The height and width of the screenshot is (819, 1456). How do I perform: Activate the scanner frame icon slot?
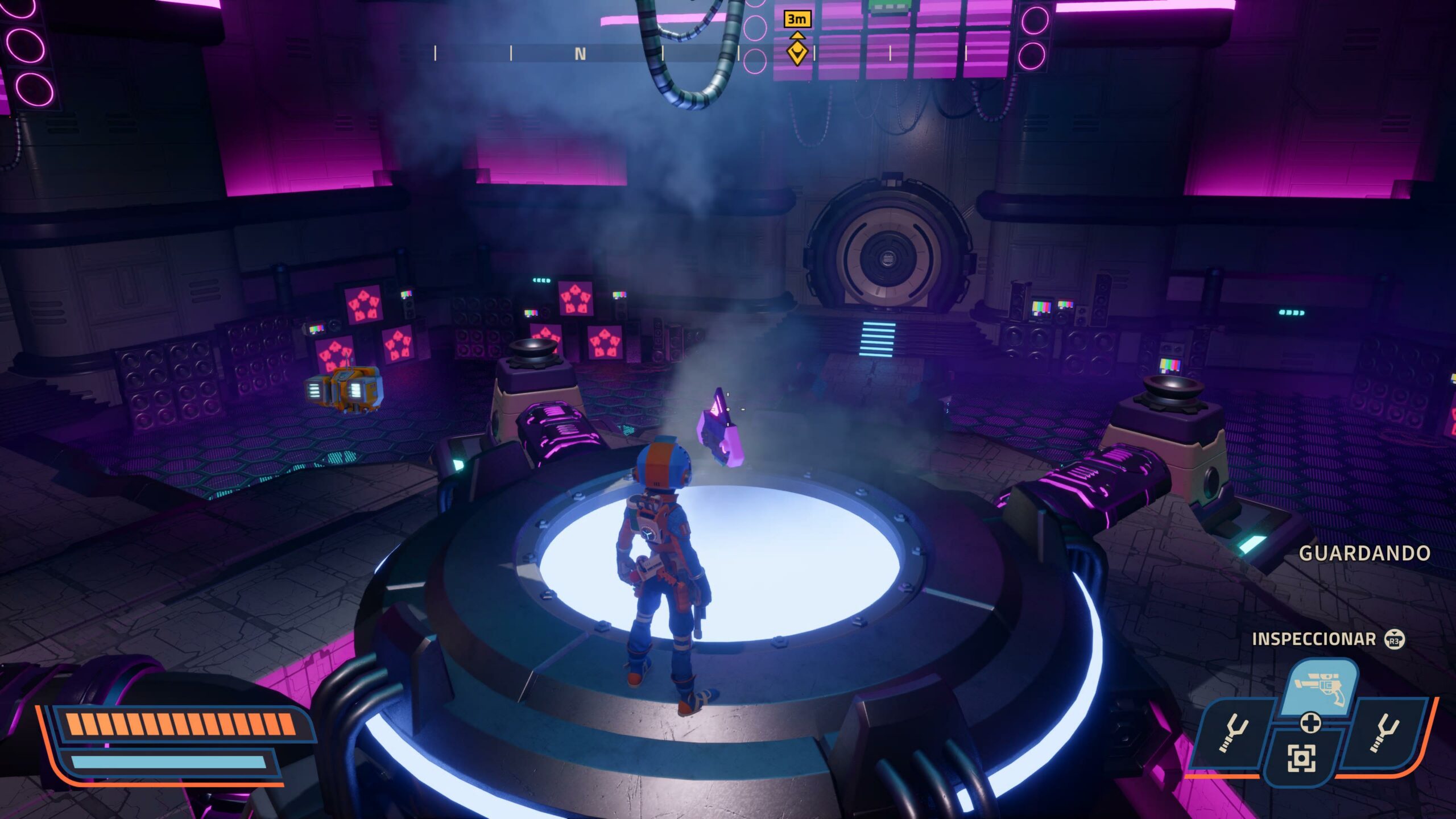tap(1301, 758)
